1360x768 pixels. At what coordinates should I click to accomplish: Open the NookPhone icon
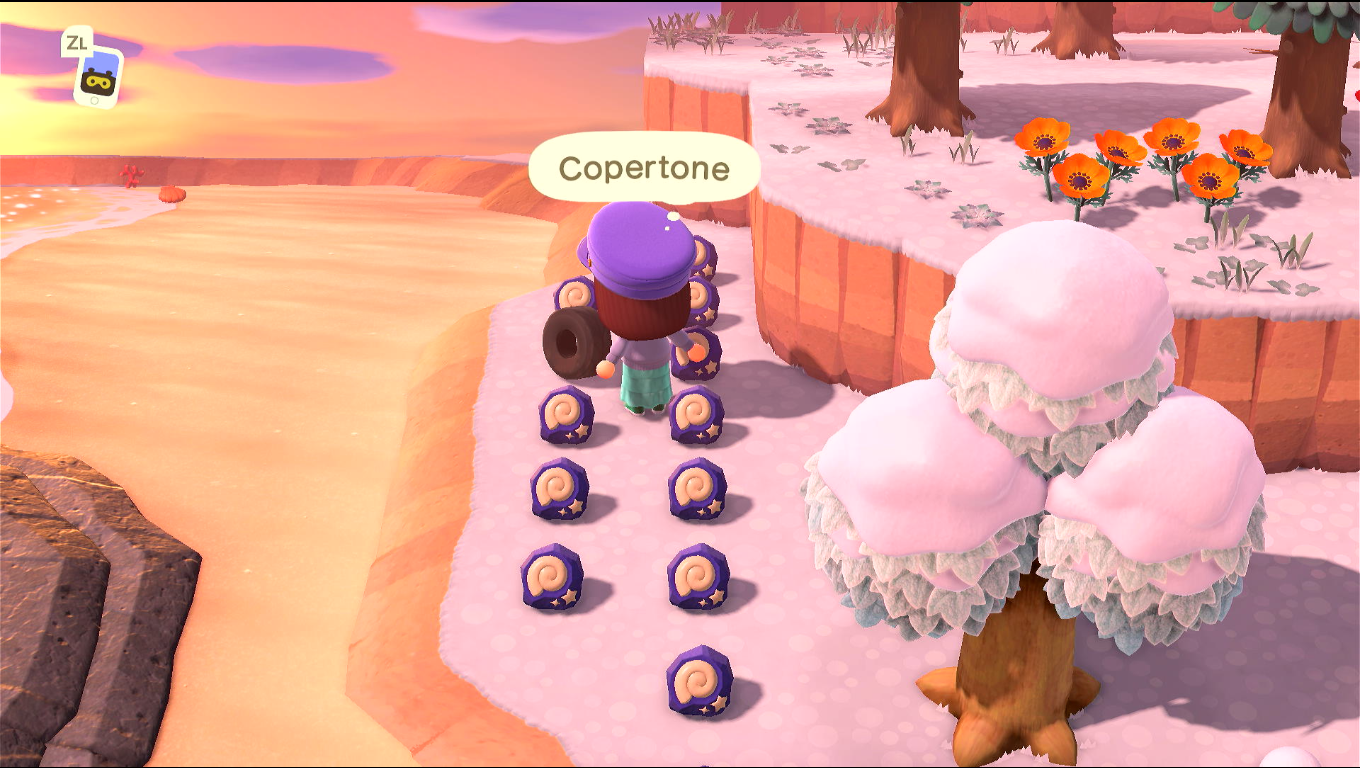pos(99,77)
